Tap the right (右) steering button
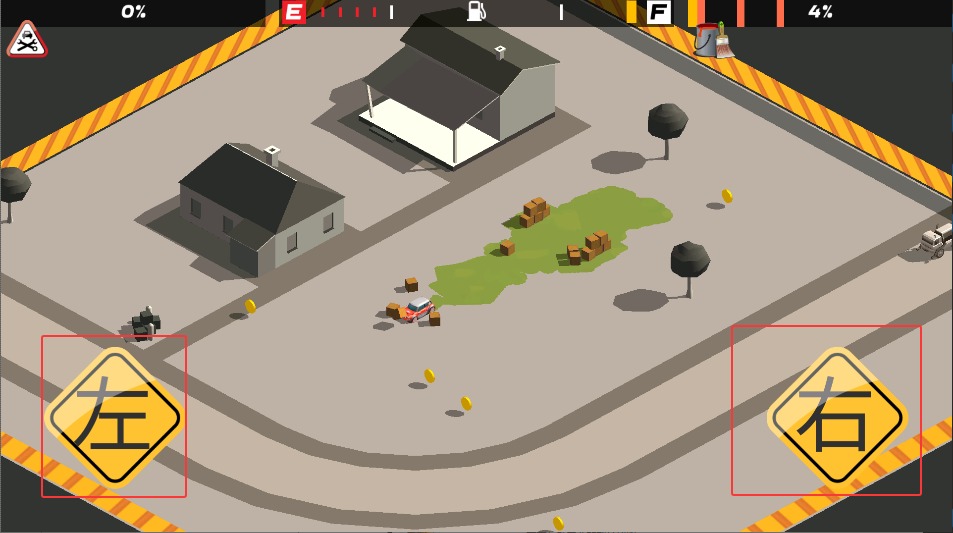This screenshot has width=953, height=533. [x=836, y=416]
